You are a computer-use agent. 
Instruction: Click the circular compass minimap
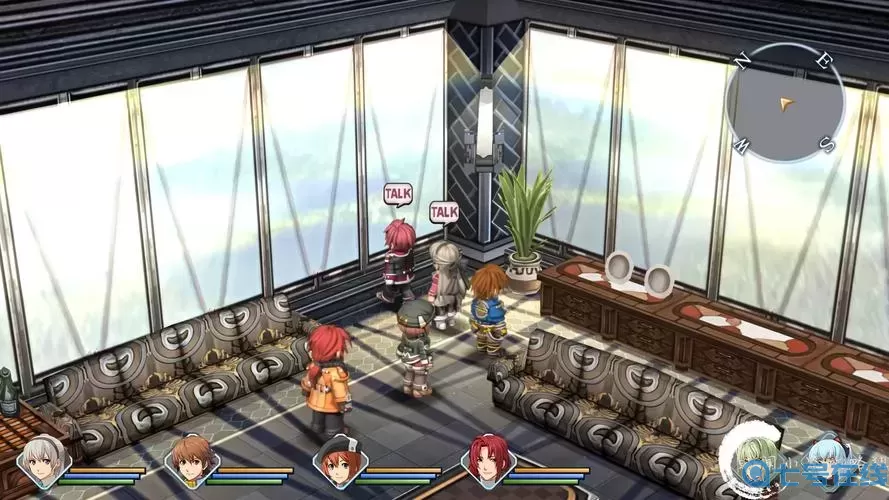click(785, 102)
